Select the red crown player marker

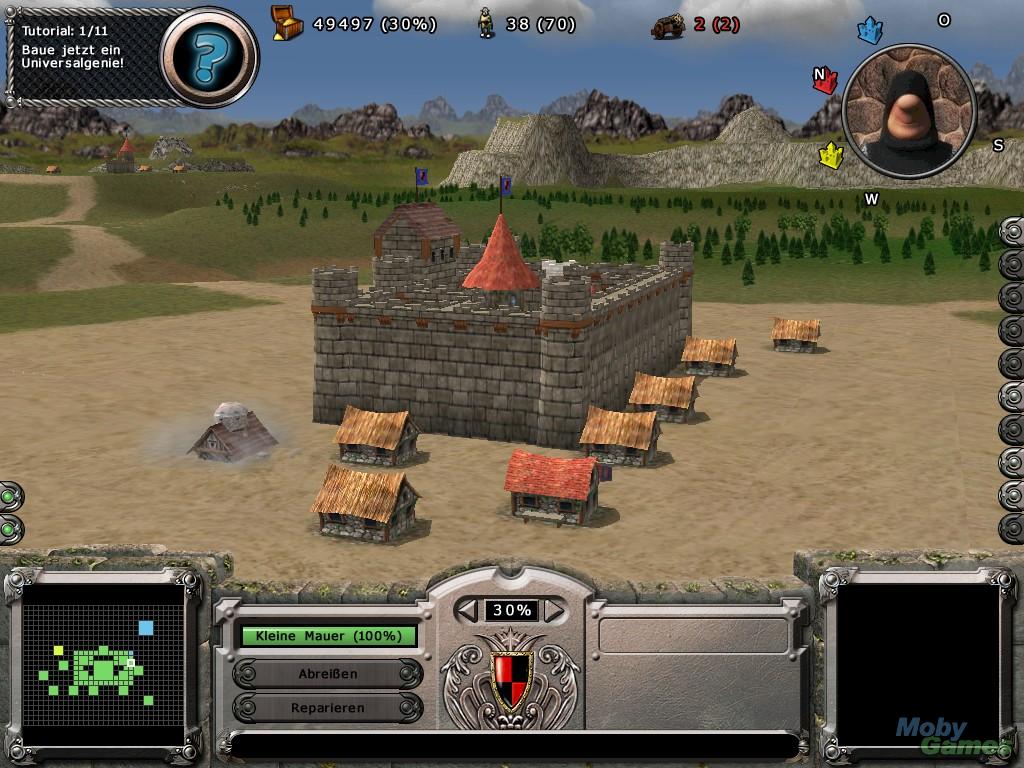[x=825, y=80]
